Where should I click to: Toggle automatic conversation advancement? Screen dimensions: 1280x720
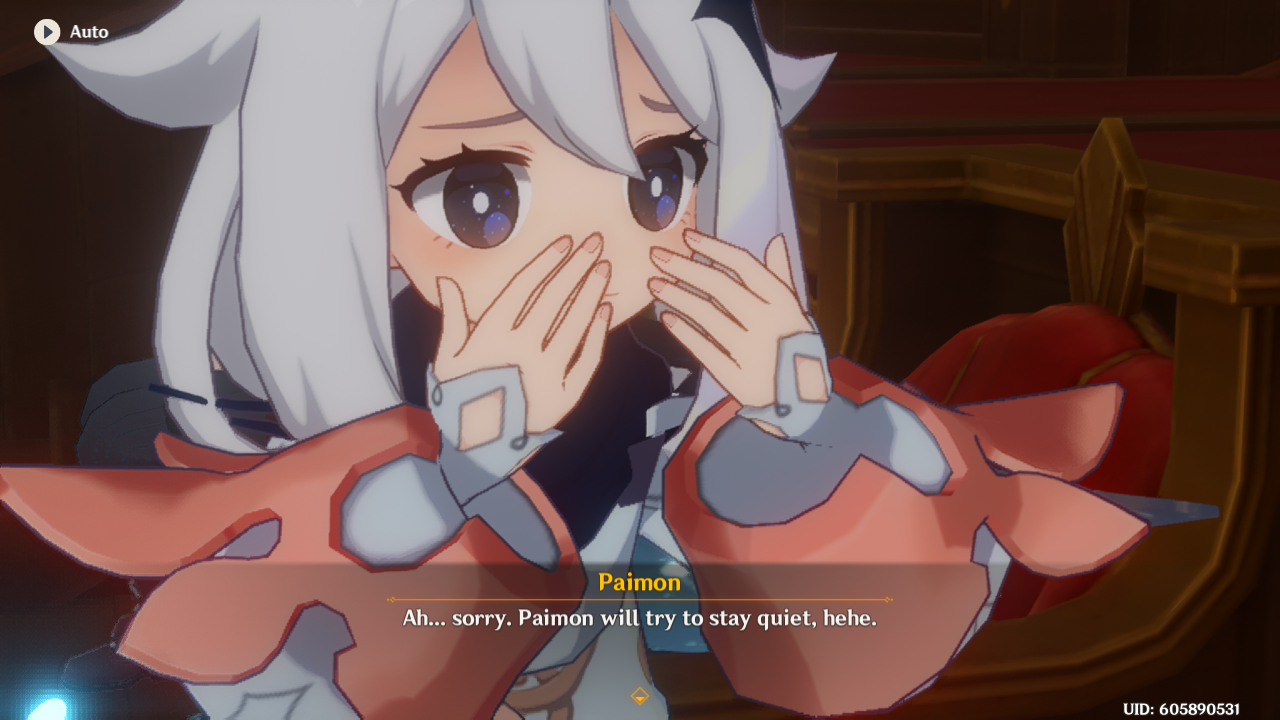tap(70, 31)
